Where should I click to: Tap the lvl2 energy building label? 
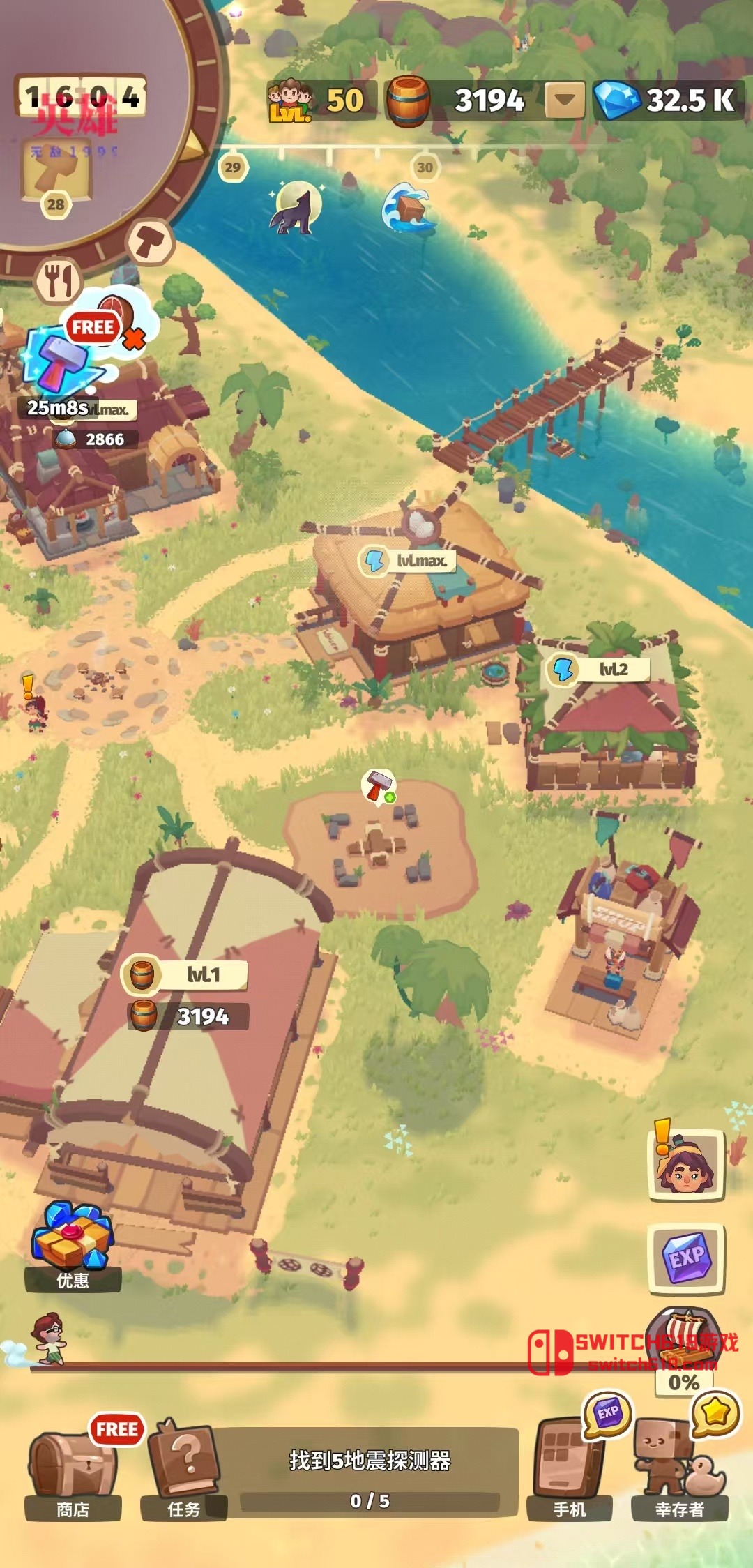(598, 670)
